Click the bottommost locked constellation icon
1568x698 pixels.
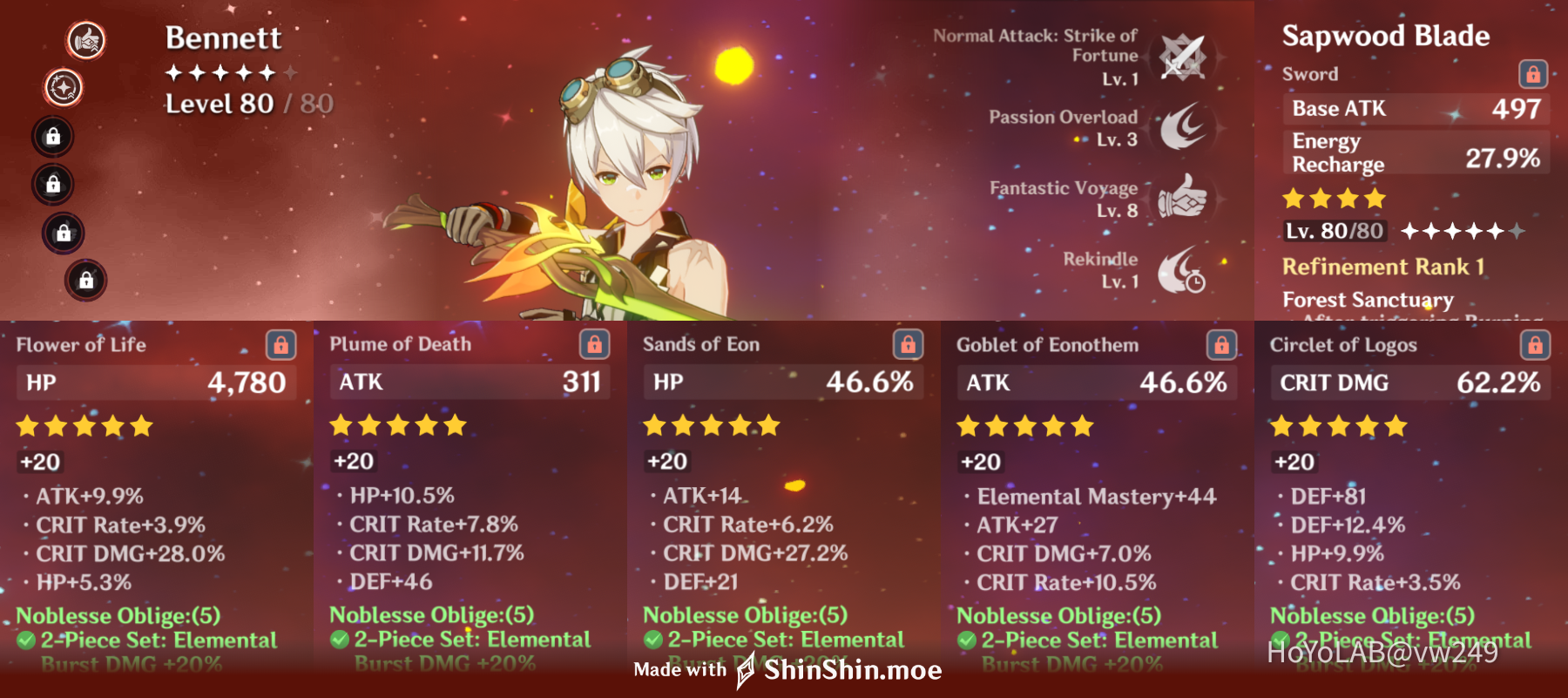pyautogui.click(x=86, y=281)
